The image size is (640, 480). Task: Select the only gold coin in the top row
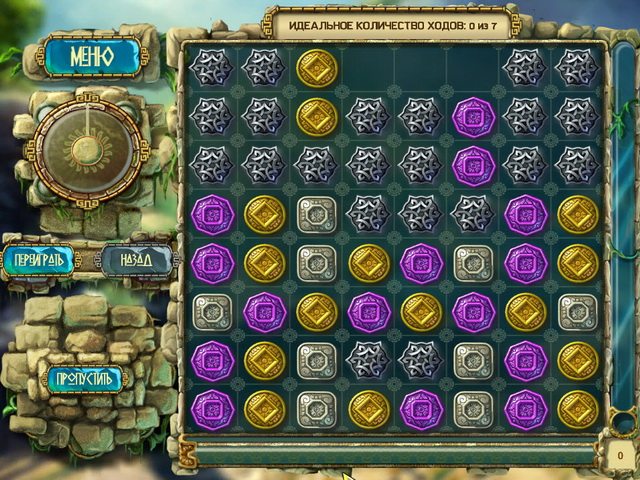click(x=317, y=67)
